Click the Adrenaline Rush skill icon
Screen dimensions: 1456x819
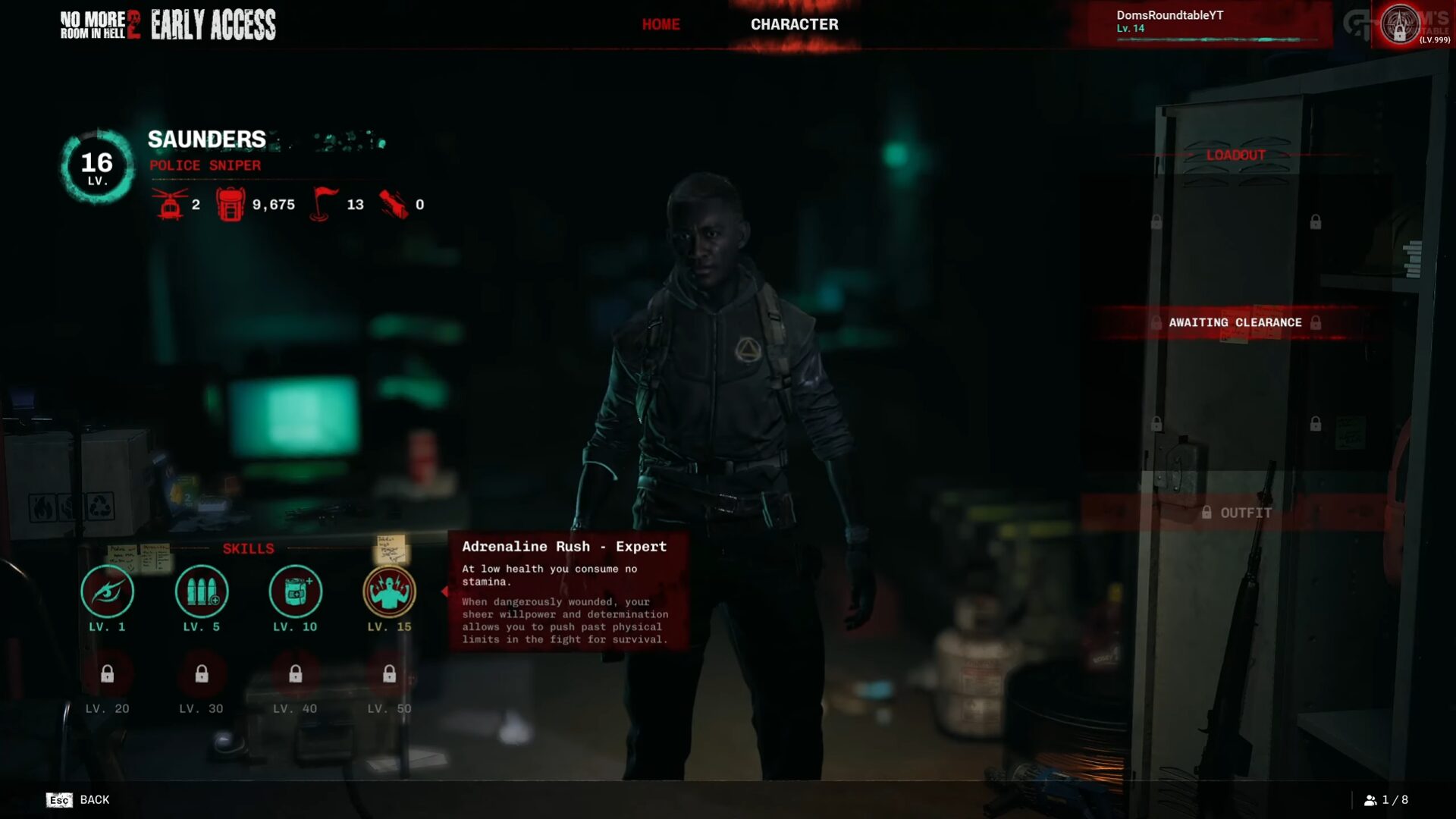coord(389,591)
